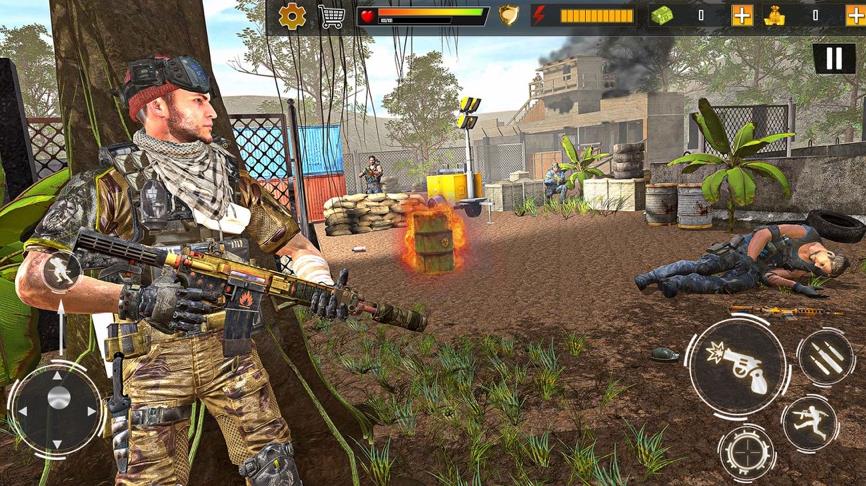Tap the running soldier jump button
866x486 pixels.
tap(809, 423)
